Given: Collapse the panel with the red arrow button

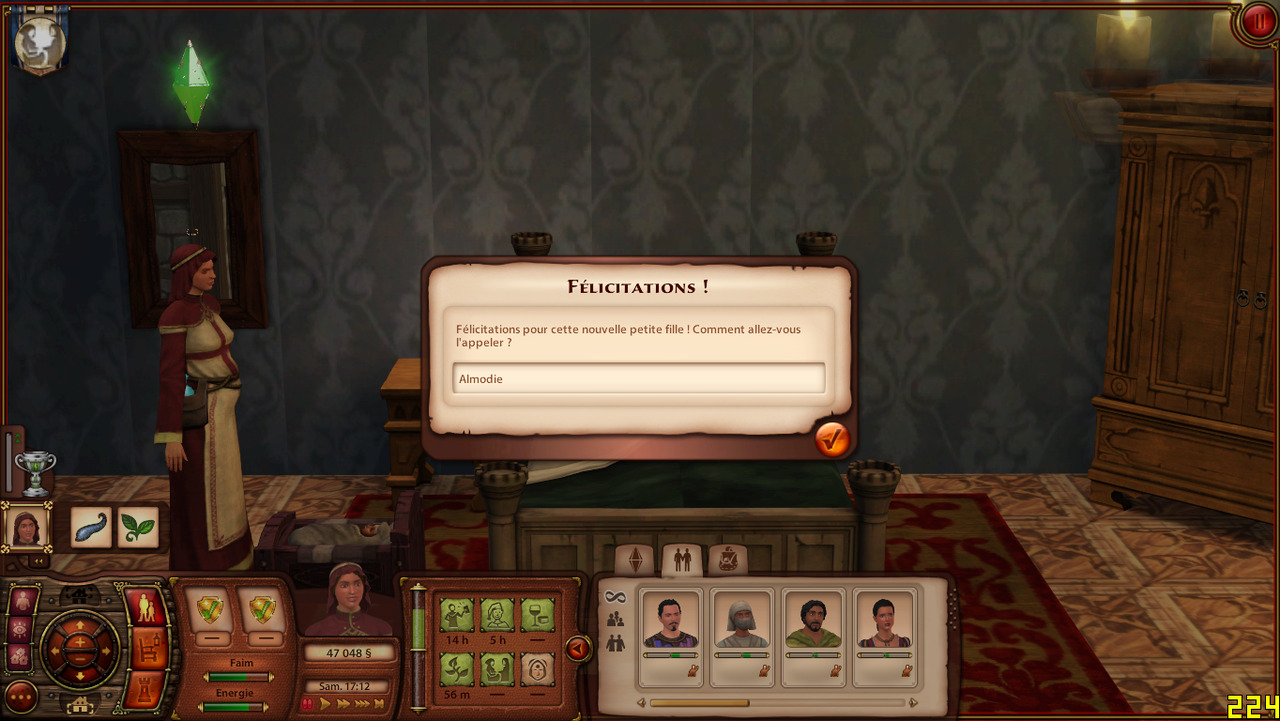Looking at the screenshot, I should tap(577, 649).
